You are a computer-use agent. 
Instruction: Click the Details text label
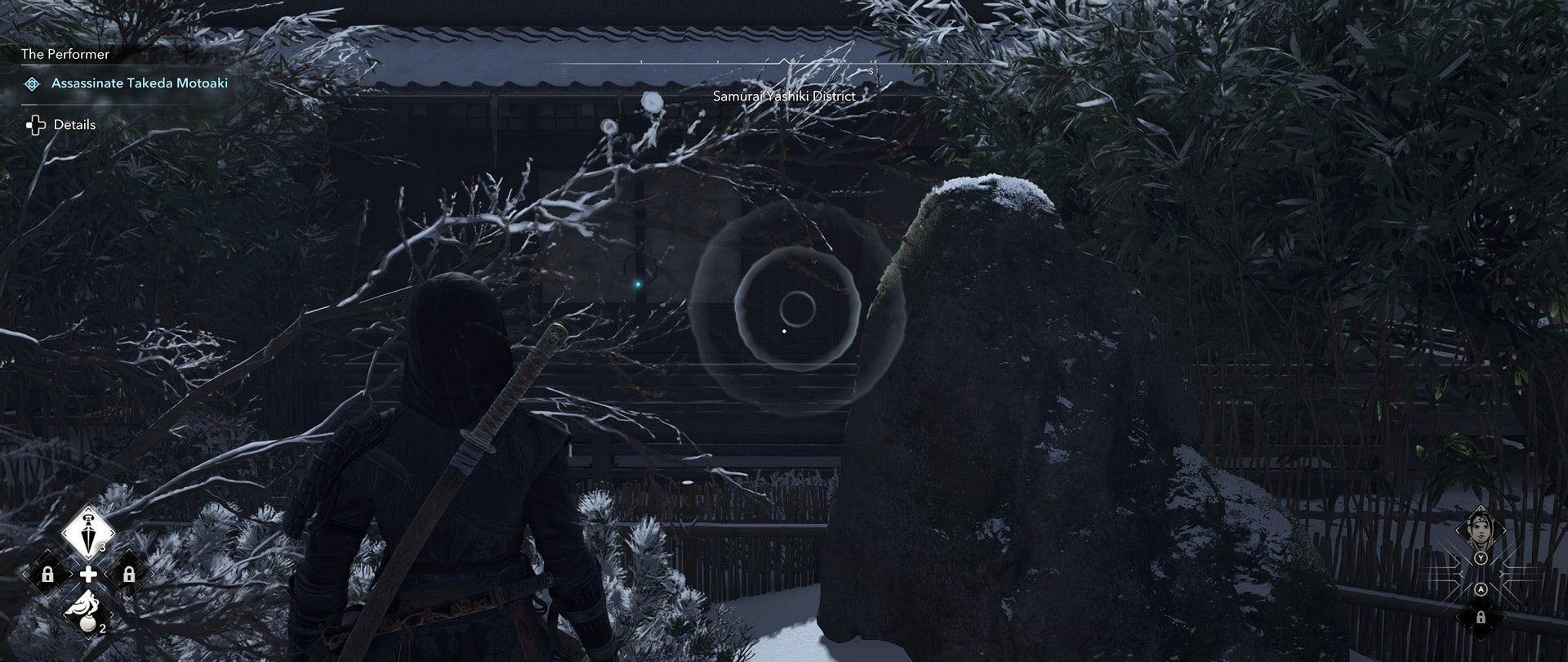point(73,124)
